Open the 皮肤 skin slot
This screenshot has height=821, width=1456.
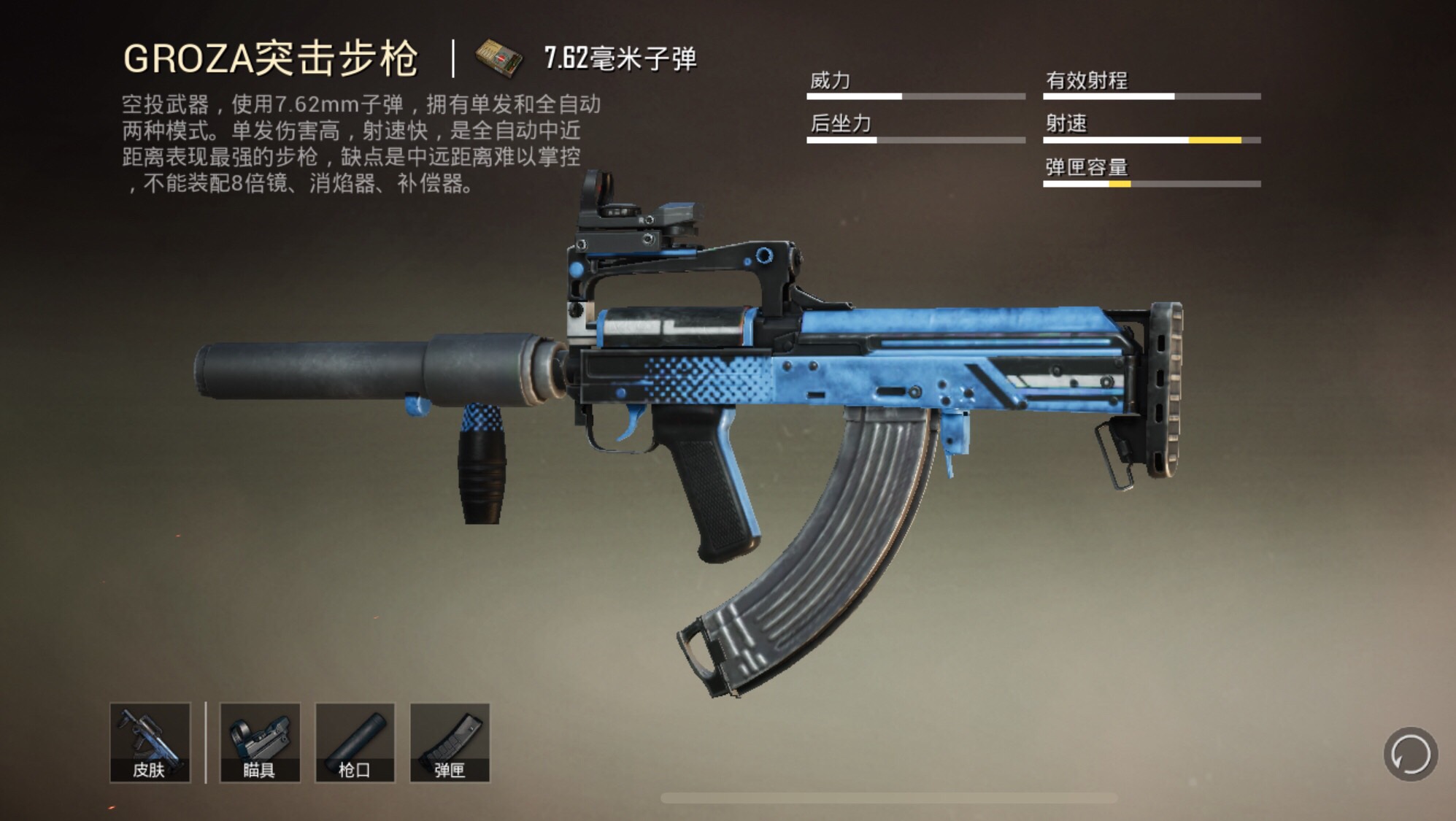click(150, 742)
